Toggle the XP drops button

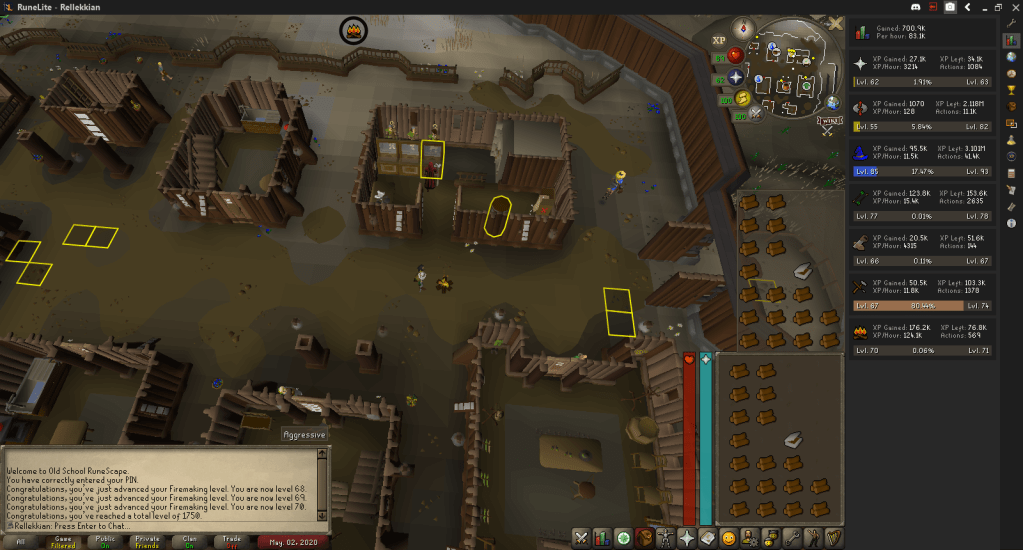point(718,40)
